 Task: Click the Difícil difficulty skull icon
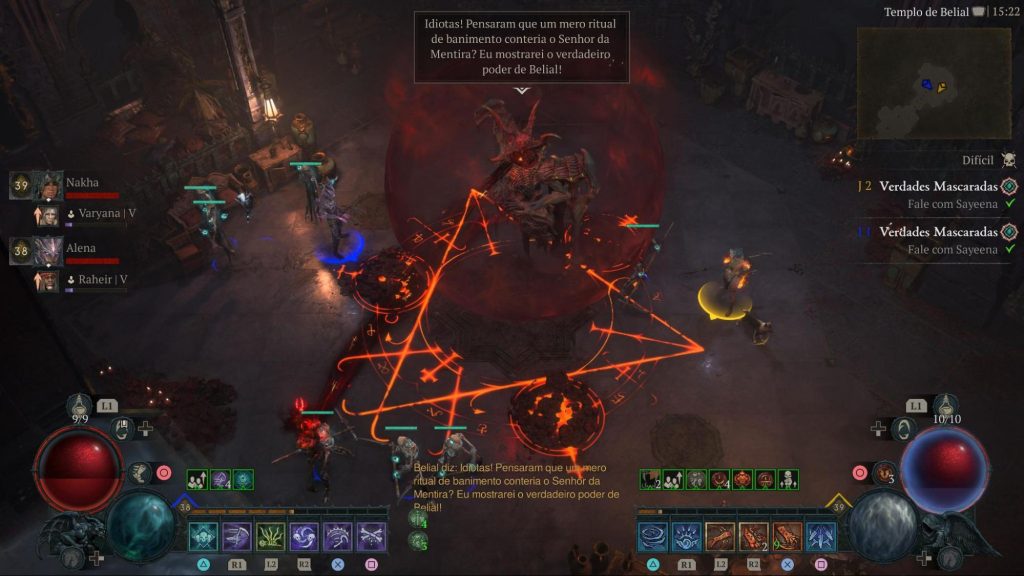point(1008,160)
